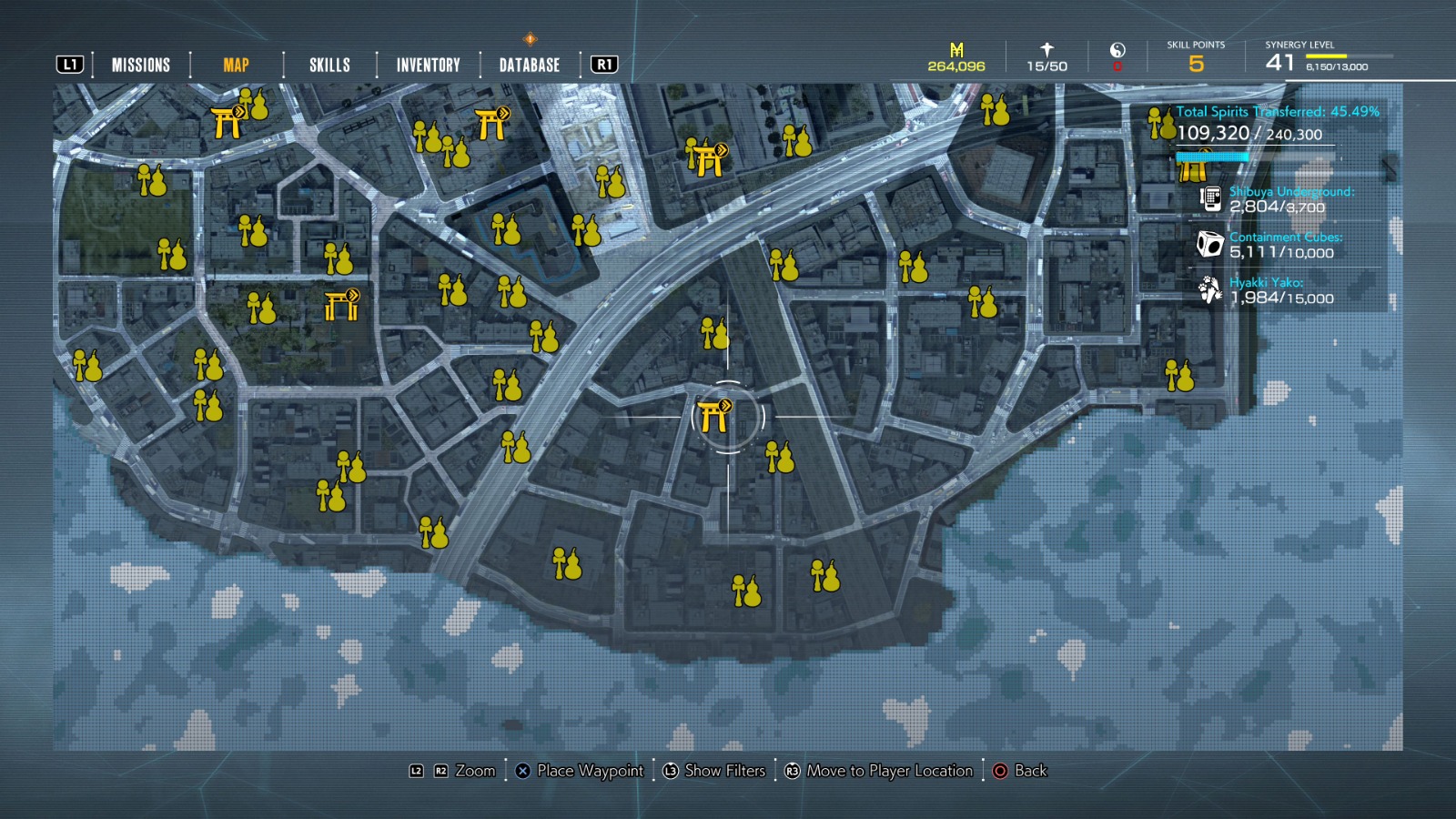The image size is (1456, 819).
Task: Click the spirit figure icon beside the 15/50 counter
Action: pos(1045,47)
